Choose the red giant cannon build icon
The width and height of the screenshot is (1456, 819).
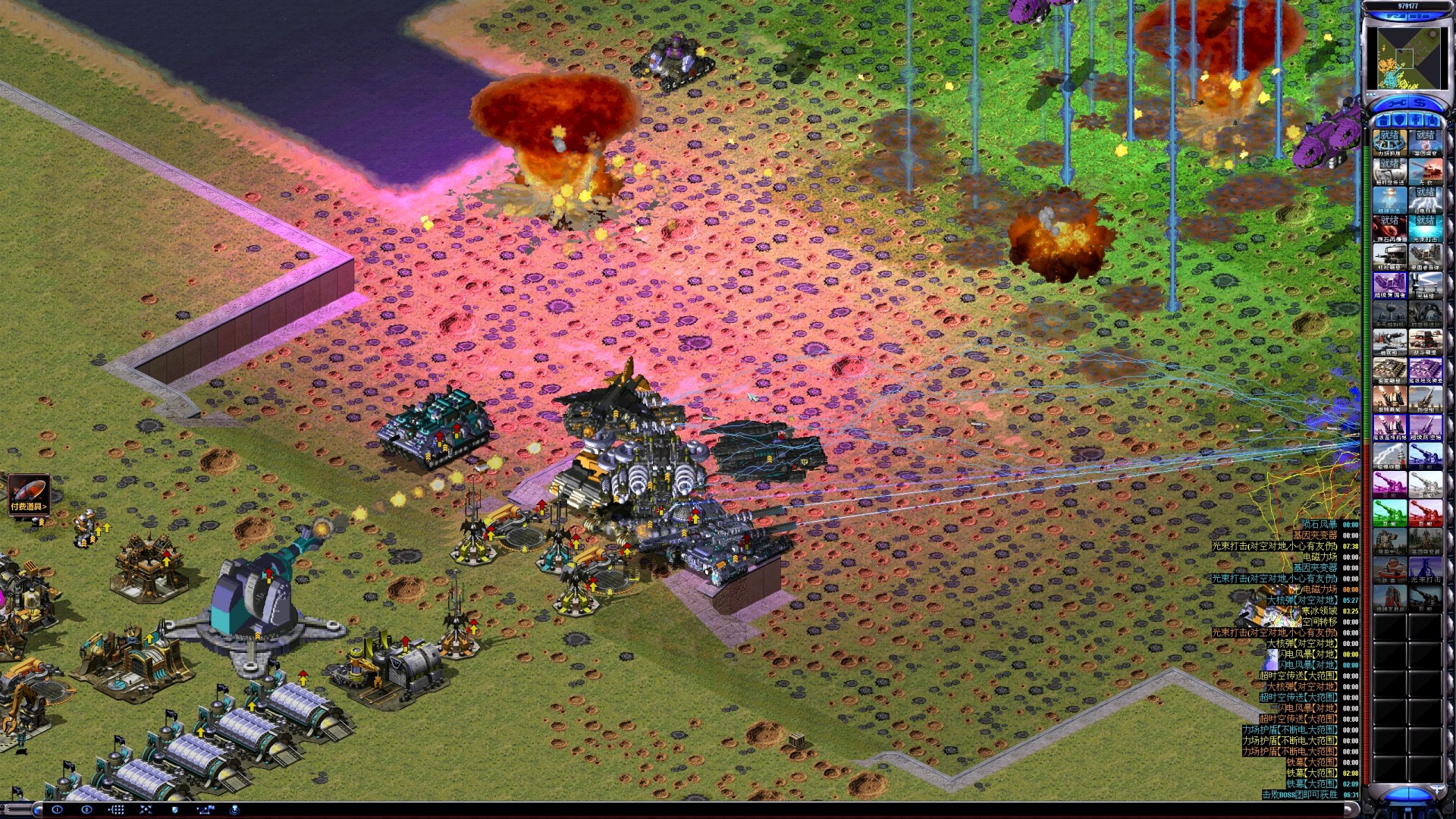[x=1426, y=512]
